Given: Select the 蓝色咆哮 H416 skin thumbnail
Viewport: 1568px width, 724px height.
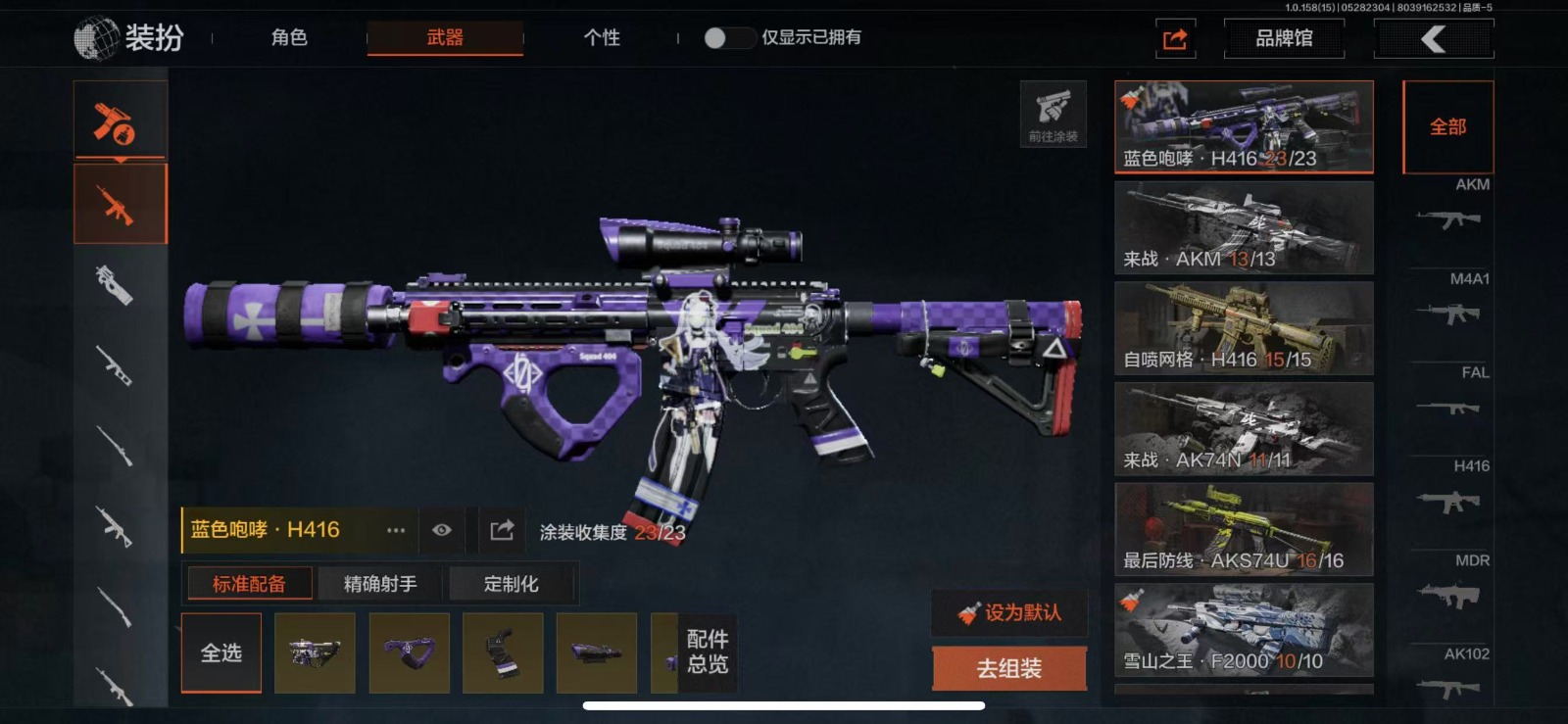Looking at the screenshot, I should tap(1243, 127).
